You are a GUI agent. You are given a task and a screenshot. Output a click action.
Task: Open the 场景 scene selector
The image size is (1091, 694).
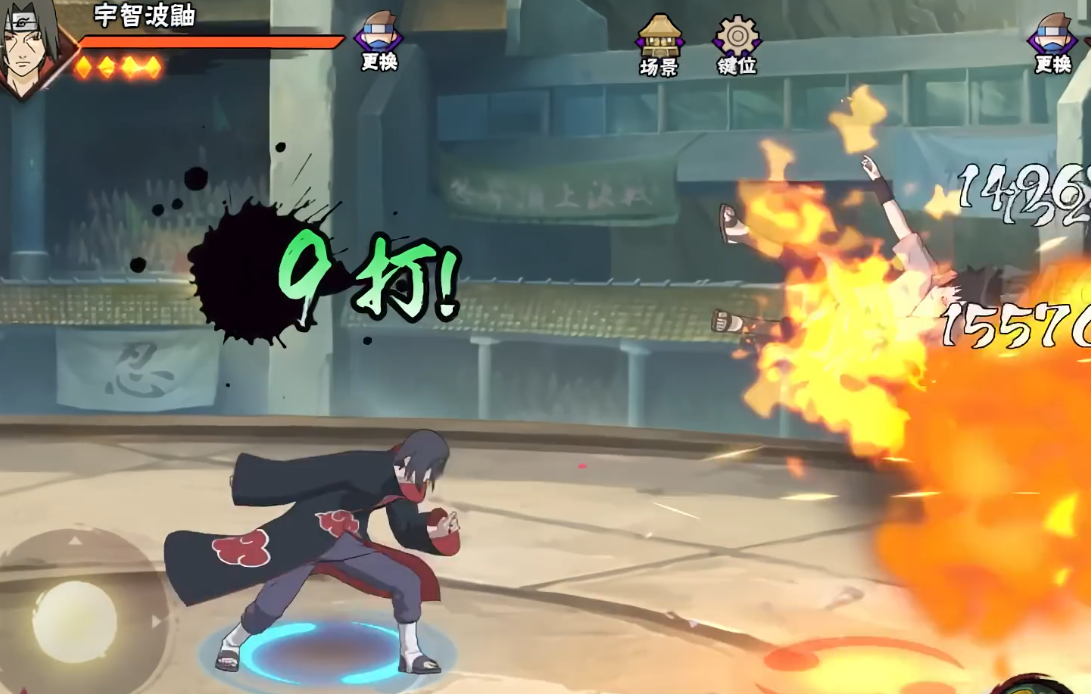(x=659, y=44)
